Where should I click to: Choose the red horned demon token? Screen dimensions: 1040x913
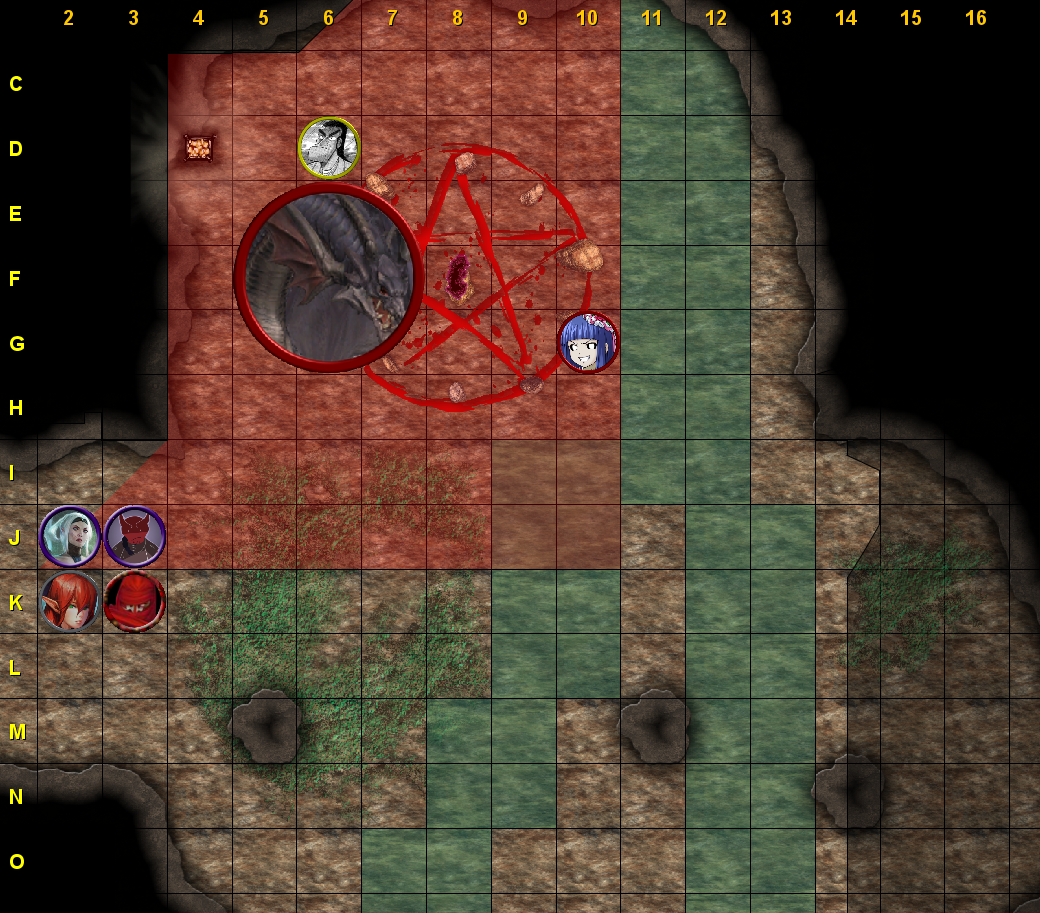pyautogui.click(x=135, y=536)
